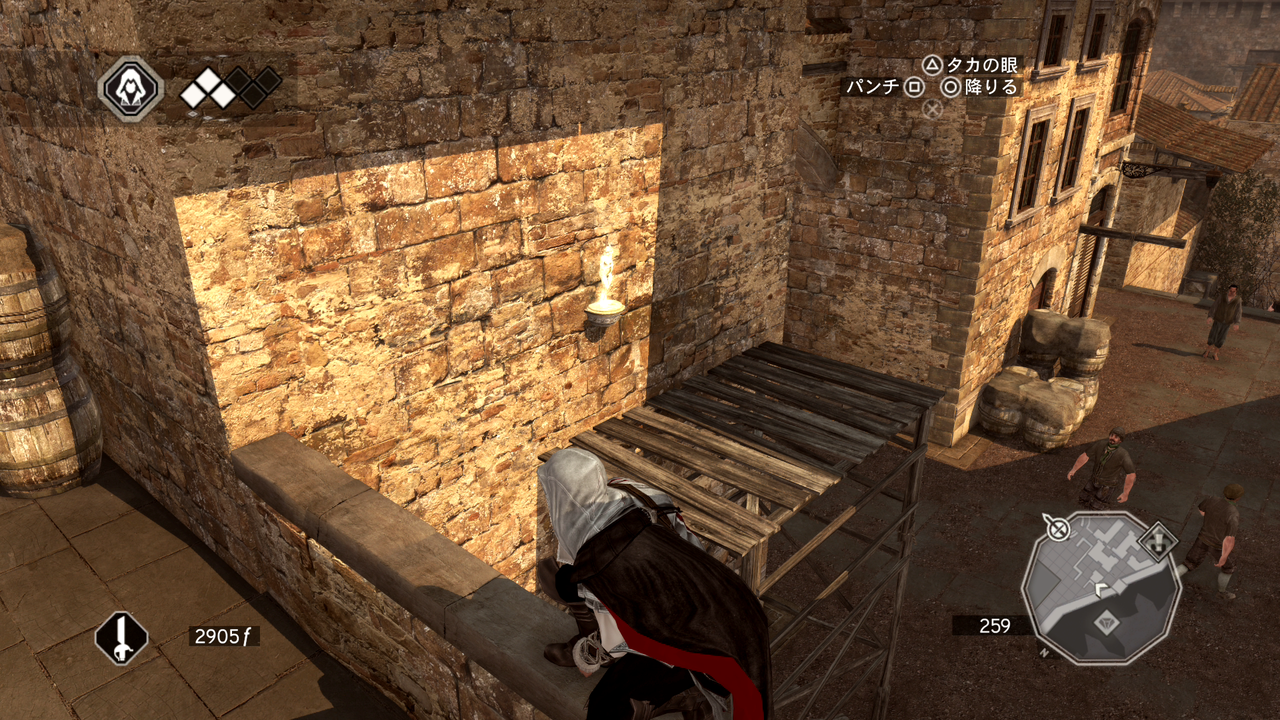The height and width of the screenshot is (720, 1280).
Task: Click the synchronization health bar
Action: tap(230, 87)
